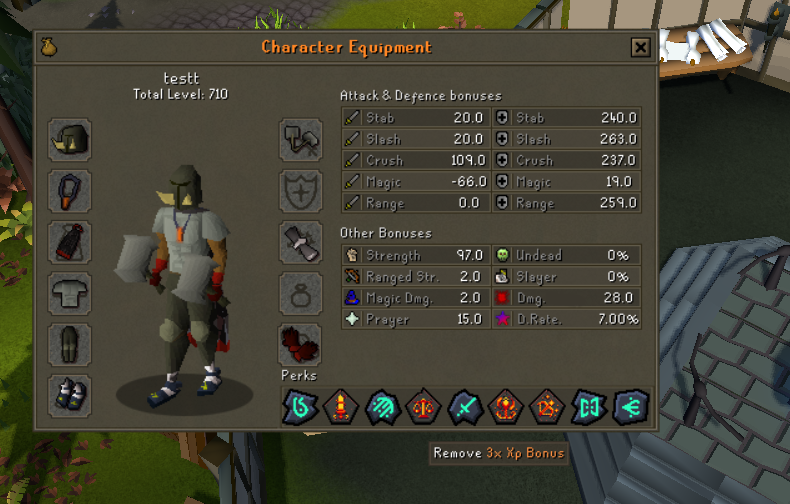The width and height of the screenshot is (790, 504).
Task: Choose the scroll item equipment slot
Action: click(300, 242)
